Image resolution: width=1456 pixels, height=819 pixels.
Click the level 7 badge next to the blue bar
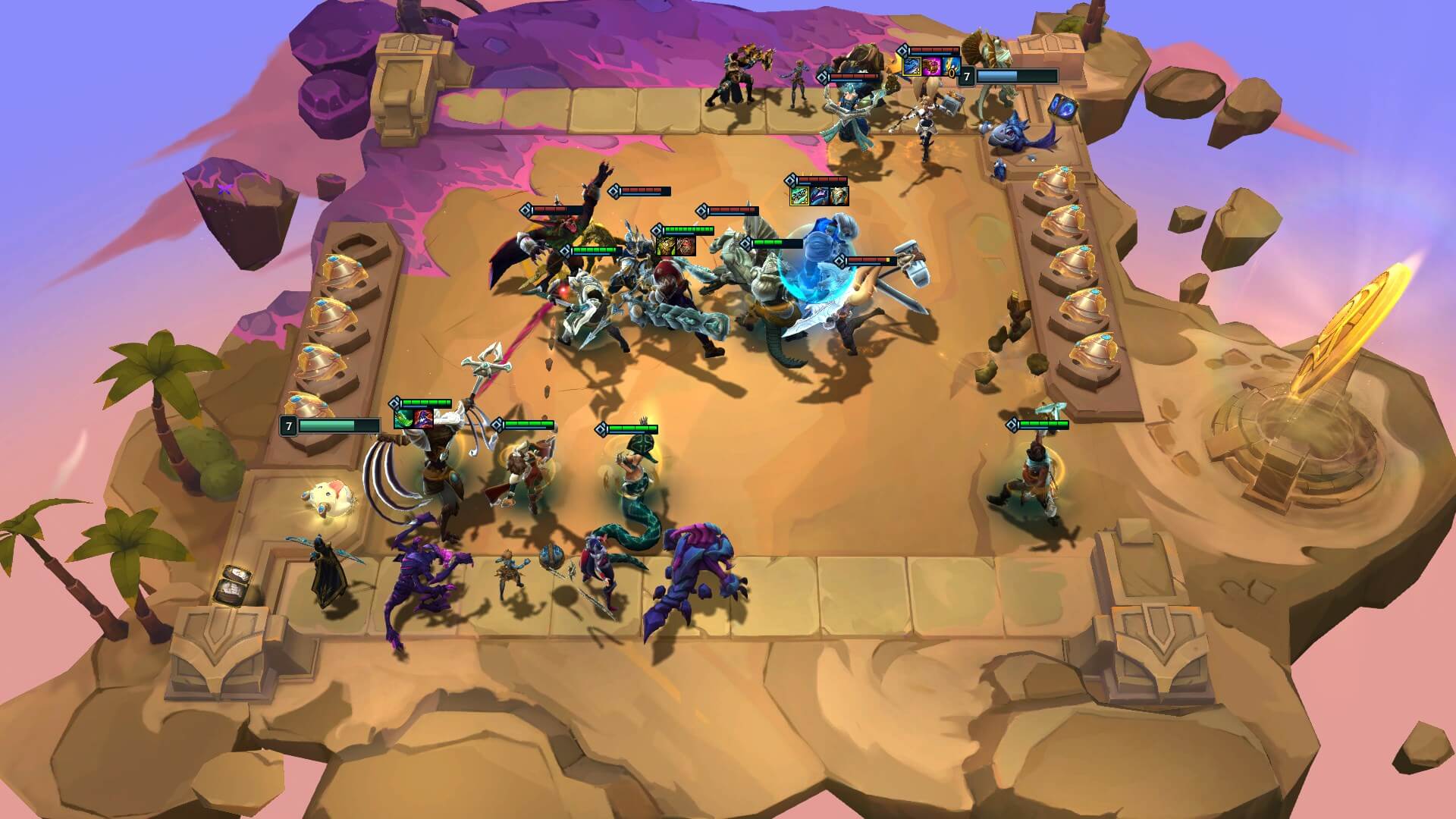(x=967, y=76)
